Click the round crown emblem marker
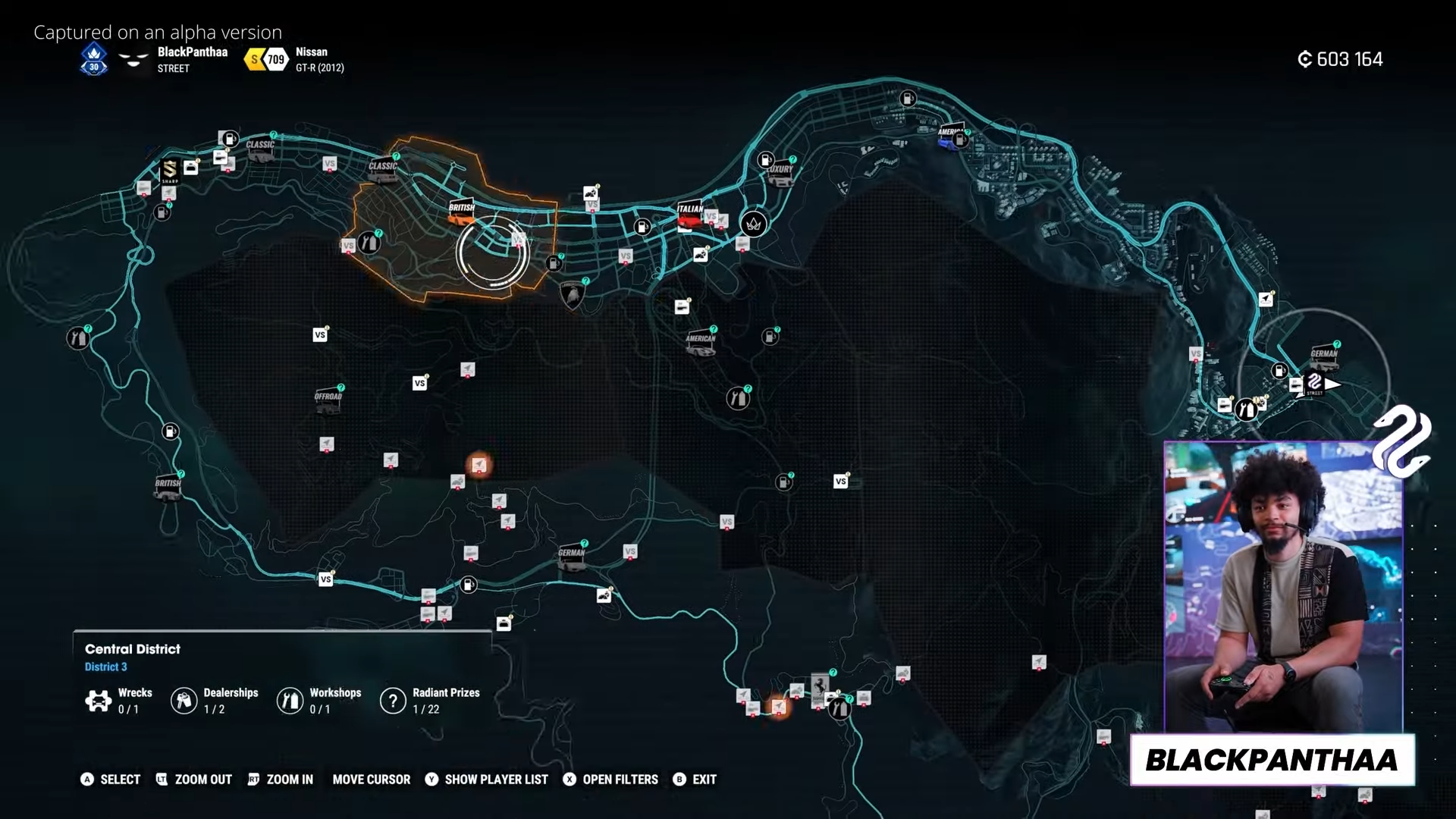The height and width of the screenshot is (819, 1456). coord(753,224)
